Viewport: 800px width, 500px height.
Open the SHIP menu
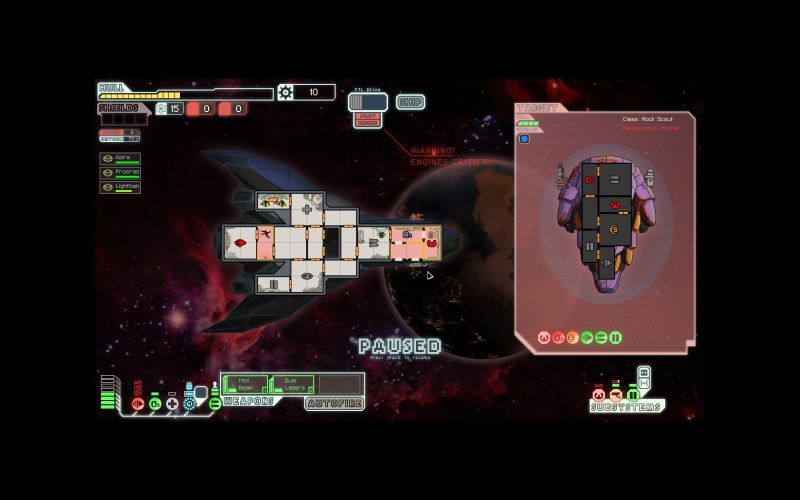[410, 102]
